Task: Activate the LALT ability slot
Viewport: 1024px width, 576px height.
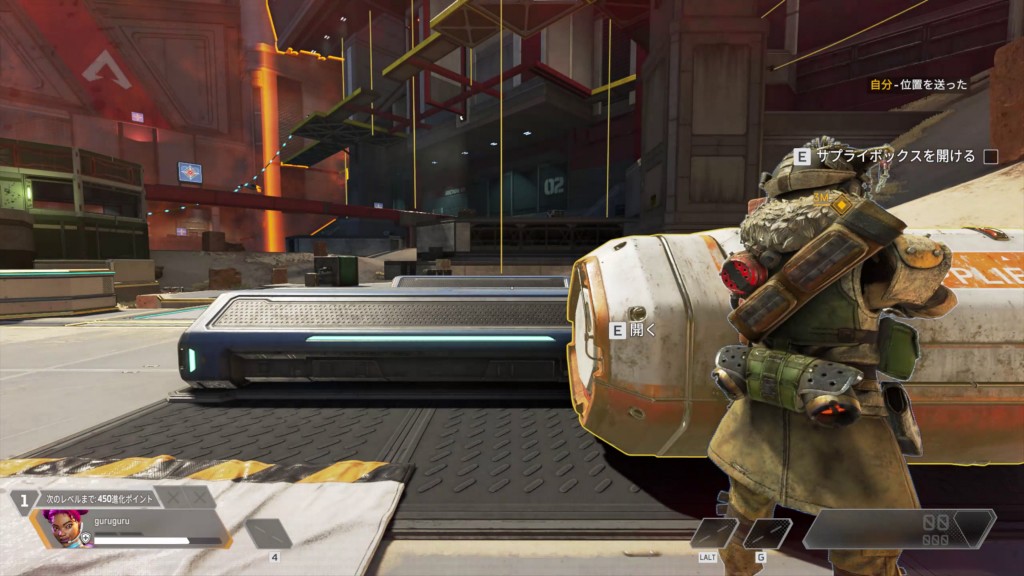Action: [x=714, y=533]
